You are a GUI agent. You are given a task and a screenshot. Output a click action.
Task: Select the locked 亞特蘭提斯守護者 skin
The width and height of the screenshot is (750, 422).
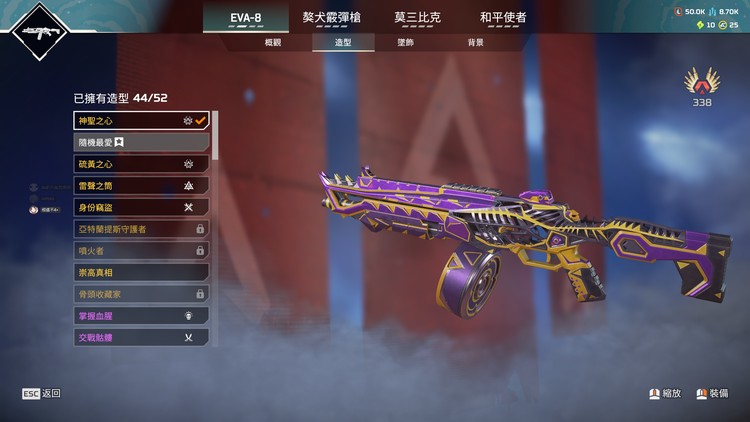click(x=141, y=229)
